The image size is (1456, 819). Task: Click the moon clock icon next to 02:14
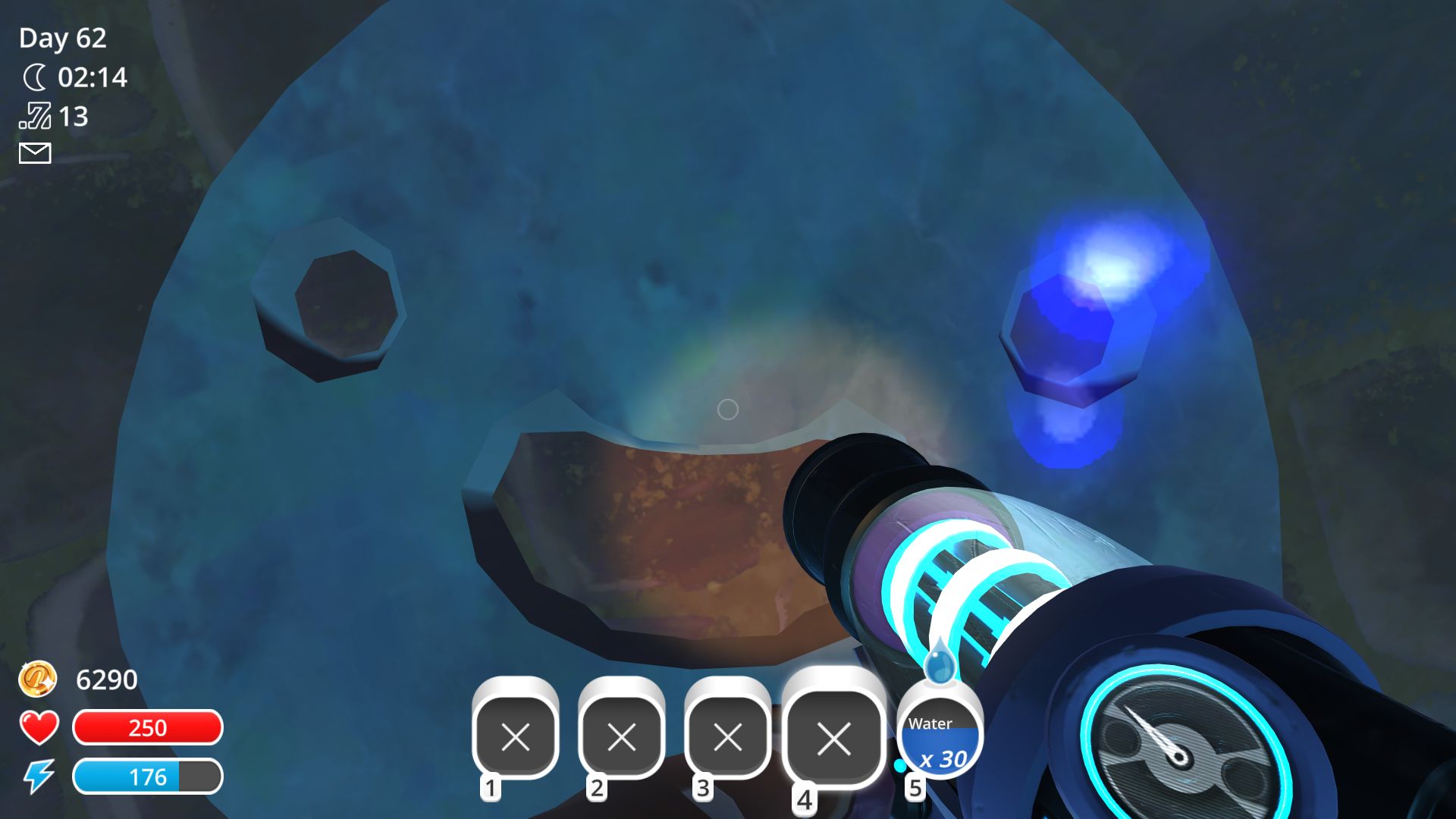coord(33,77)
